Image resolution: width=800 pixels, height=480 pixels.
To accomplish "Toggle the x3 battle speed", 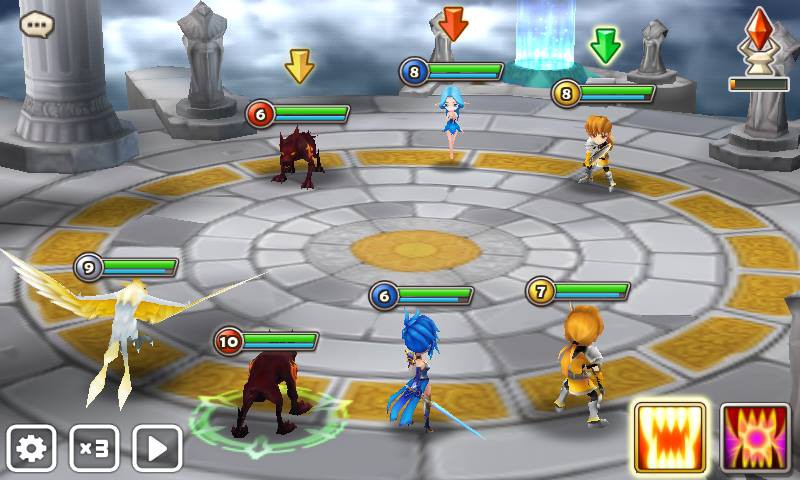I will [94, 449].
